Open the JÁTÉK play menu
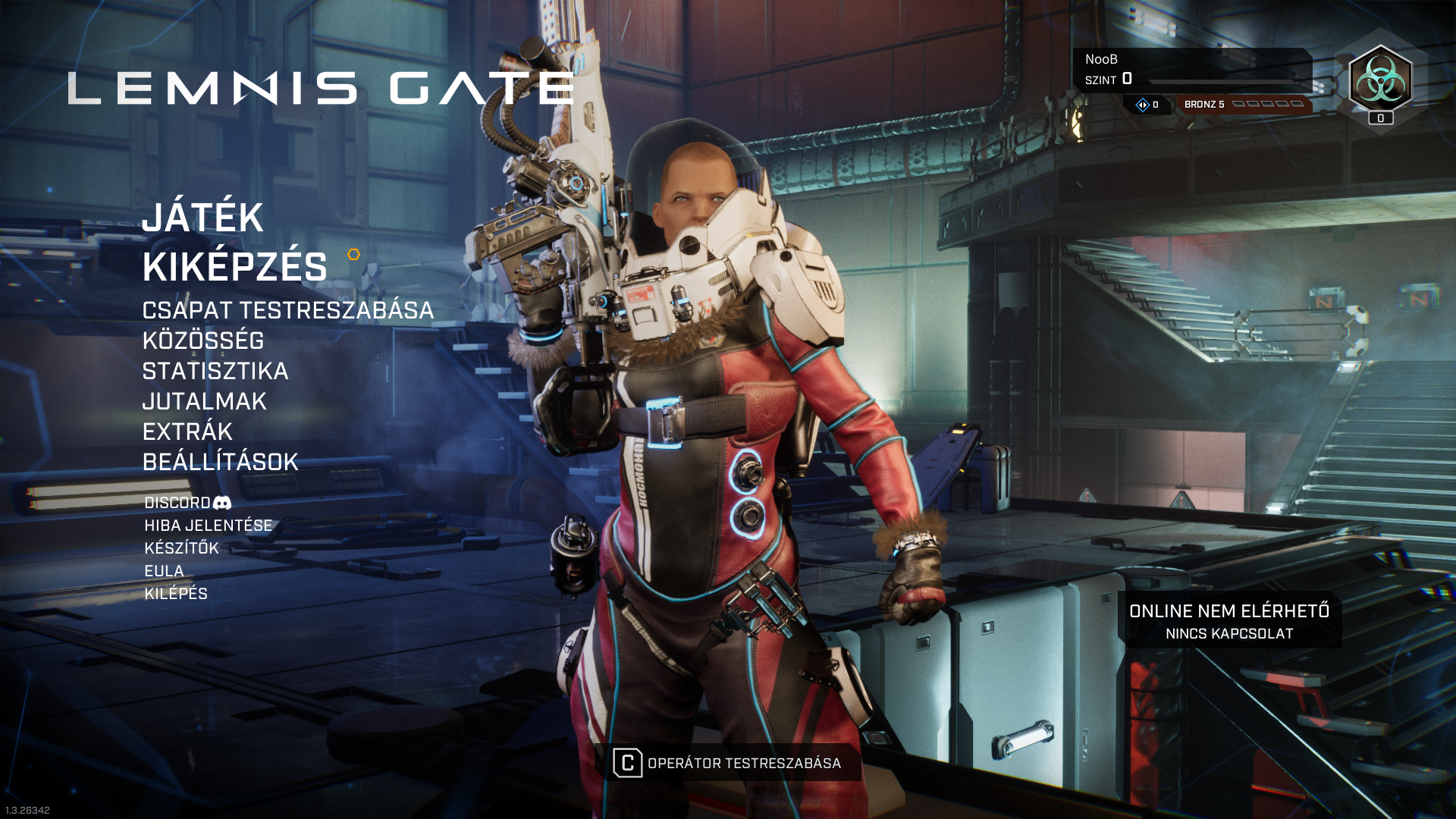1456x819 pixels. click(x=202, y=218)
